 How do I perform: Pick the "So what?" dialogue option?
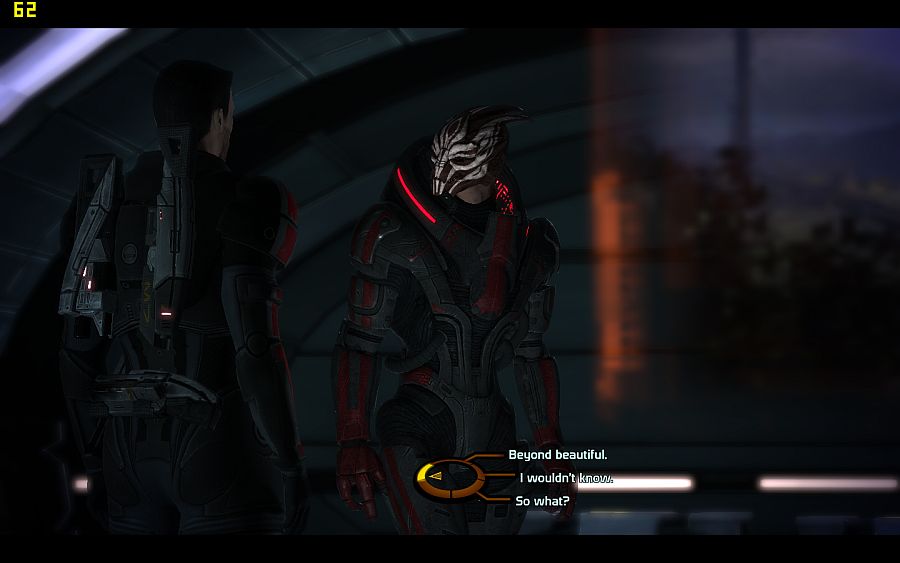(x=542, y=501)
